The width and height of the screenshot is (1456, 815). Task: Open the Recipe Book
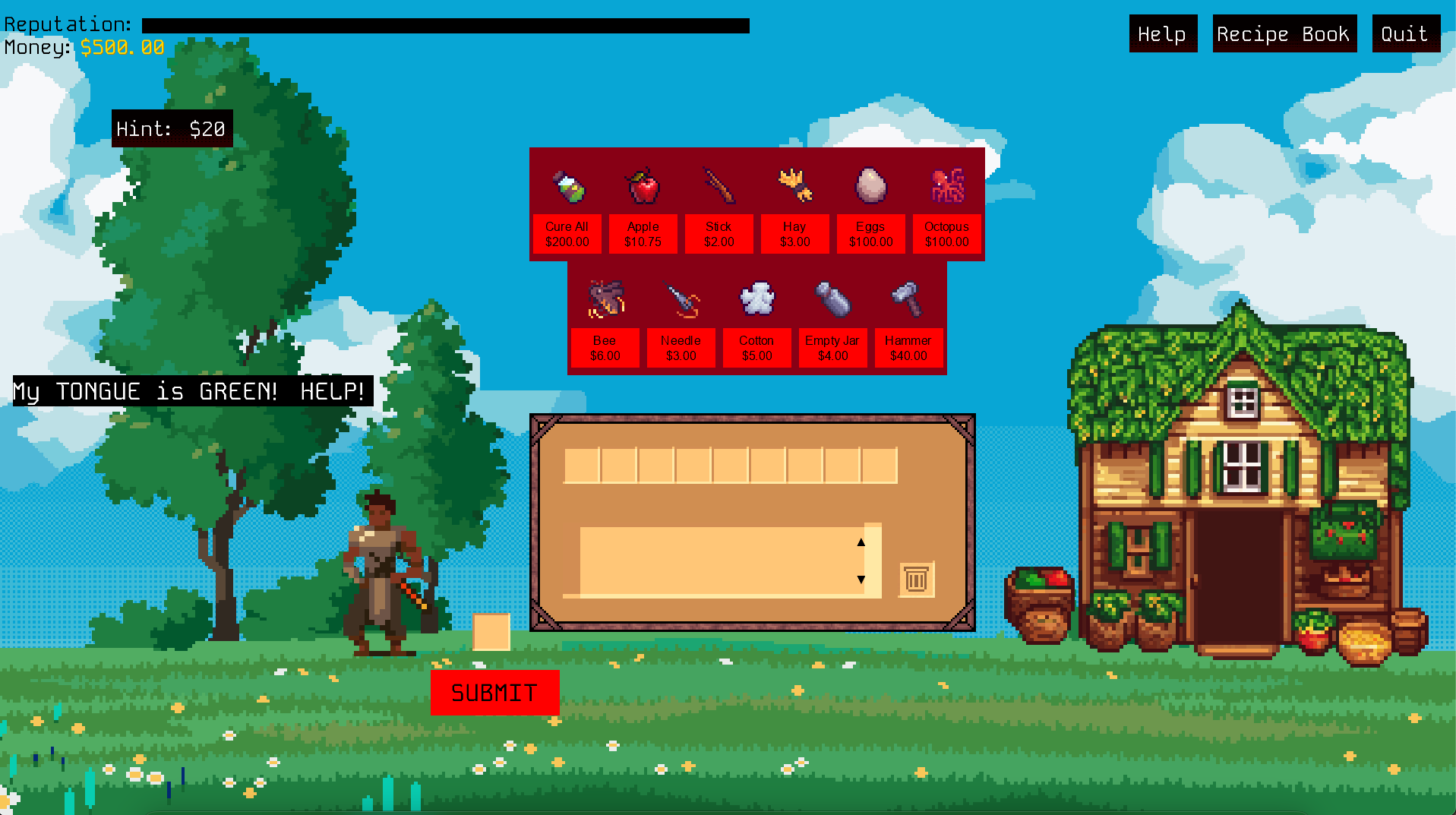1284,34
